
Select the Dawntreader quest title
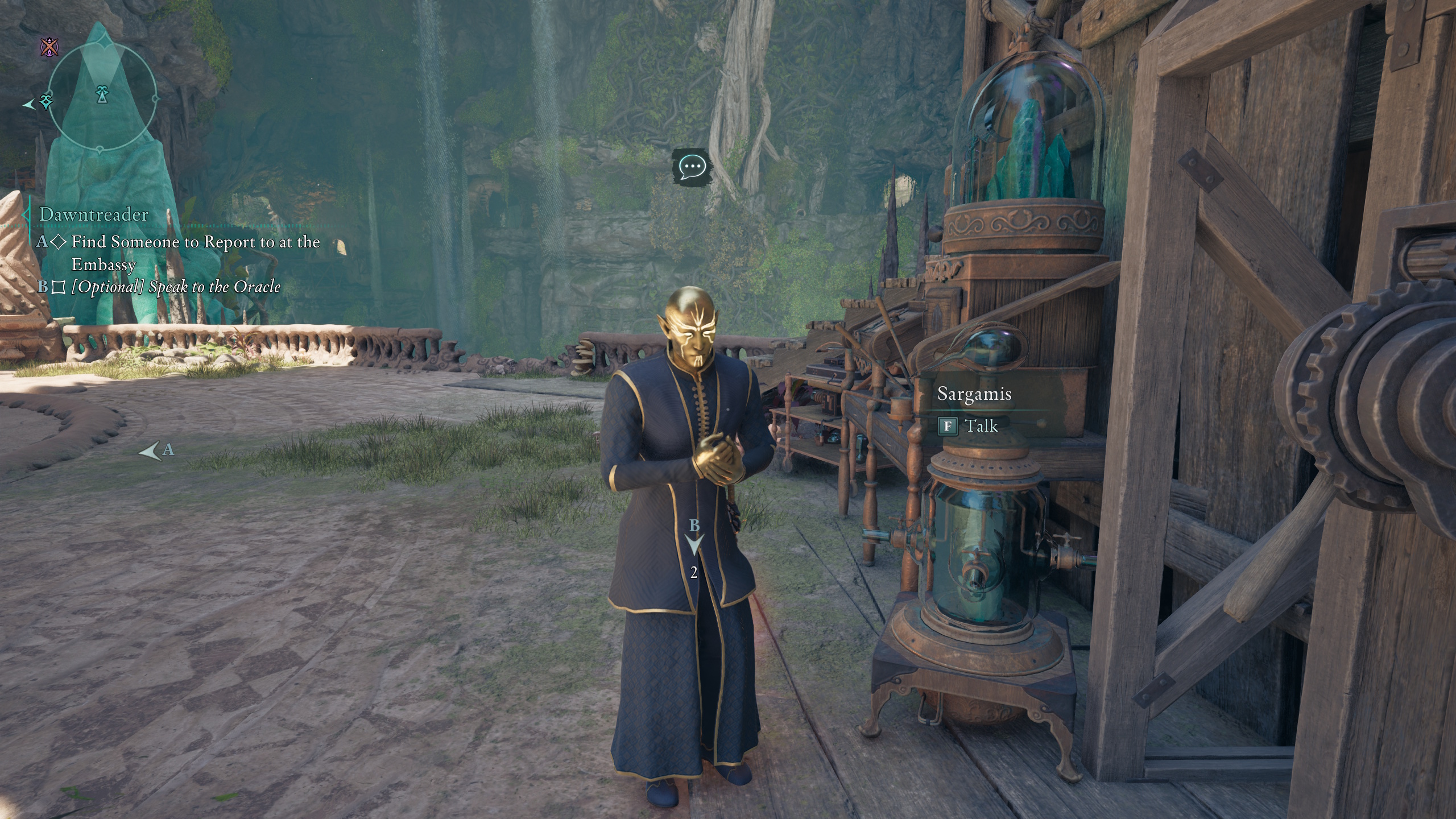(x=94, y=214)
